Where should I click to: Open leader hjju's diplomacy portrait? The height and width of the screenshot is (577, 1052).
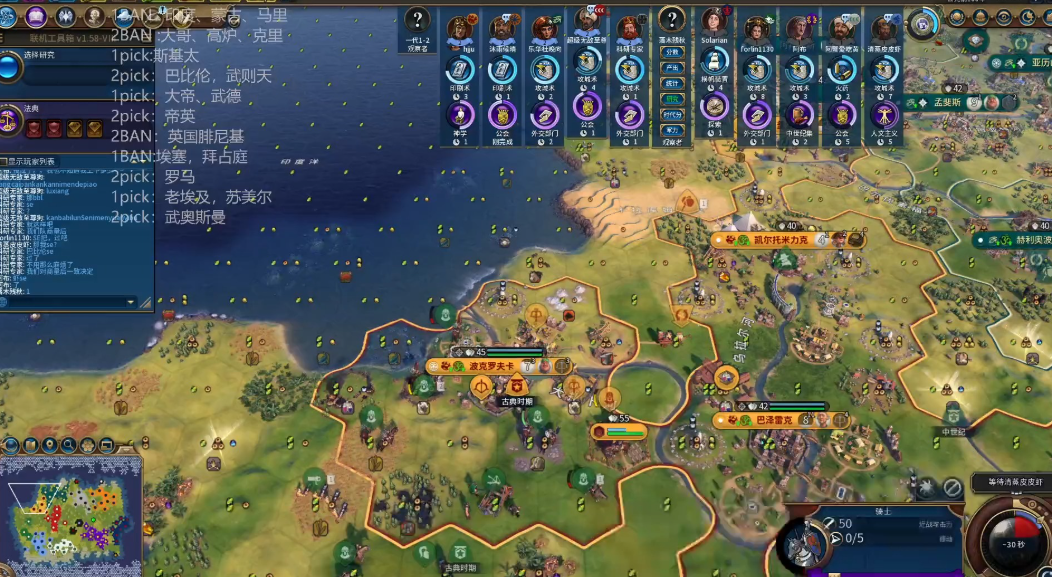point(461,27)
